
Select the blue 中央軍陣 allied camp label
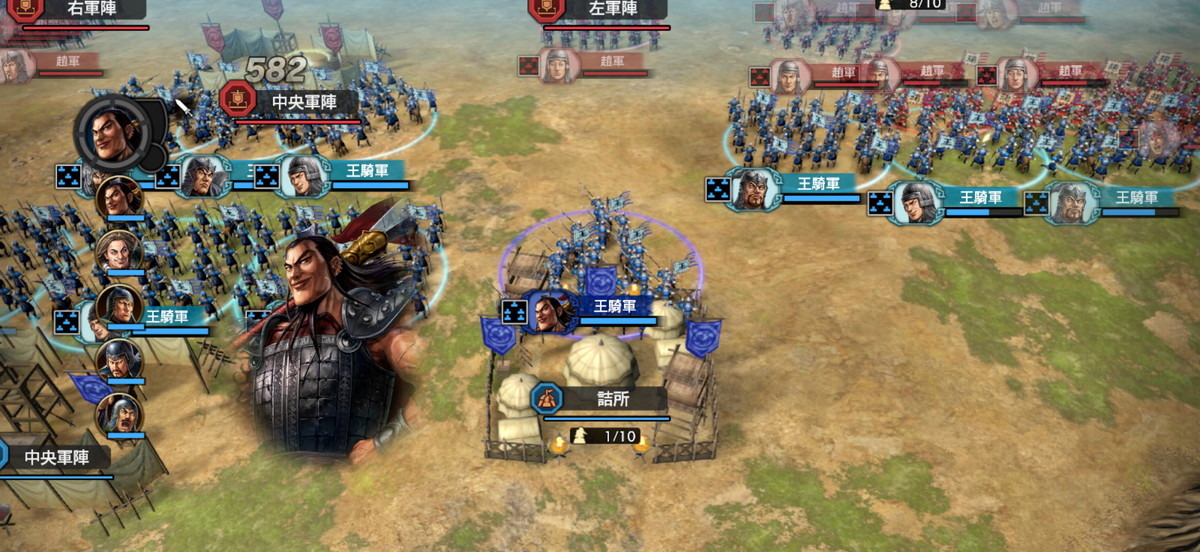55,458
